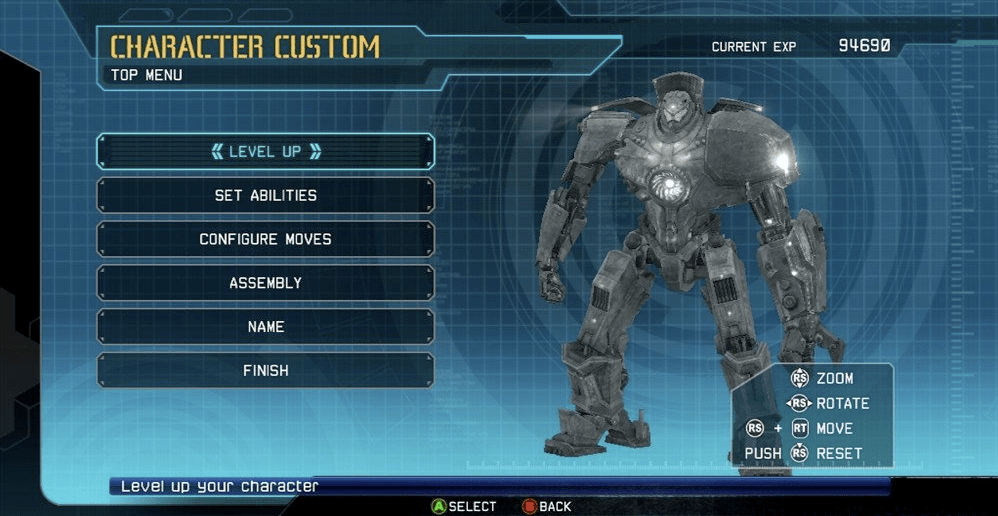Choose Configure Moves from the menu

pyautogui.click(x=265, y=240)
